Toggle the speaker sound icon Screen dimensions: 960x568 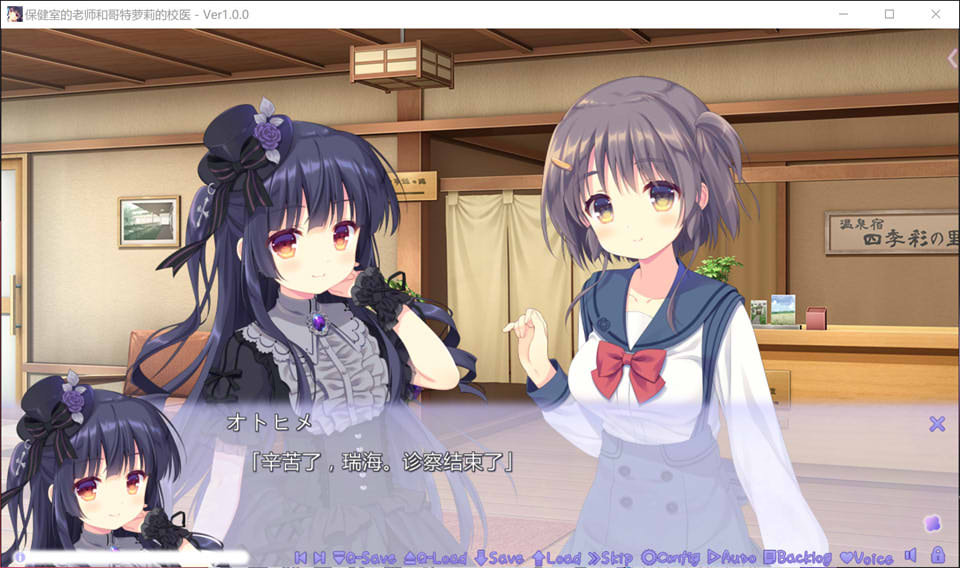(x=911, y=555)
